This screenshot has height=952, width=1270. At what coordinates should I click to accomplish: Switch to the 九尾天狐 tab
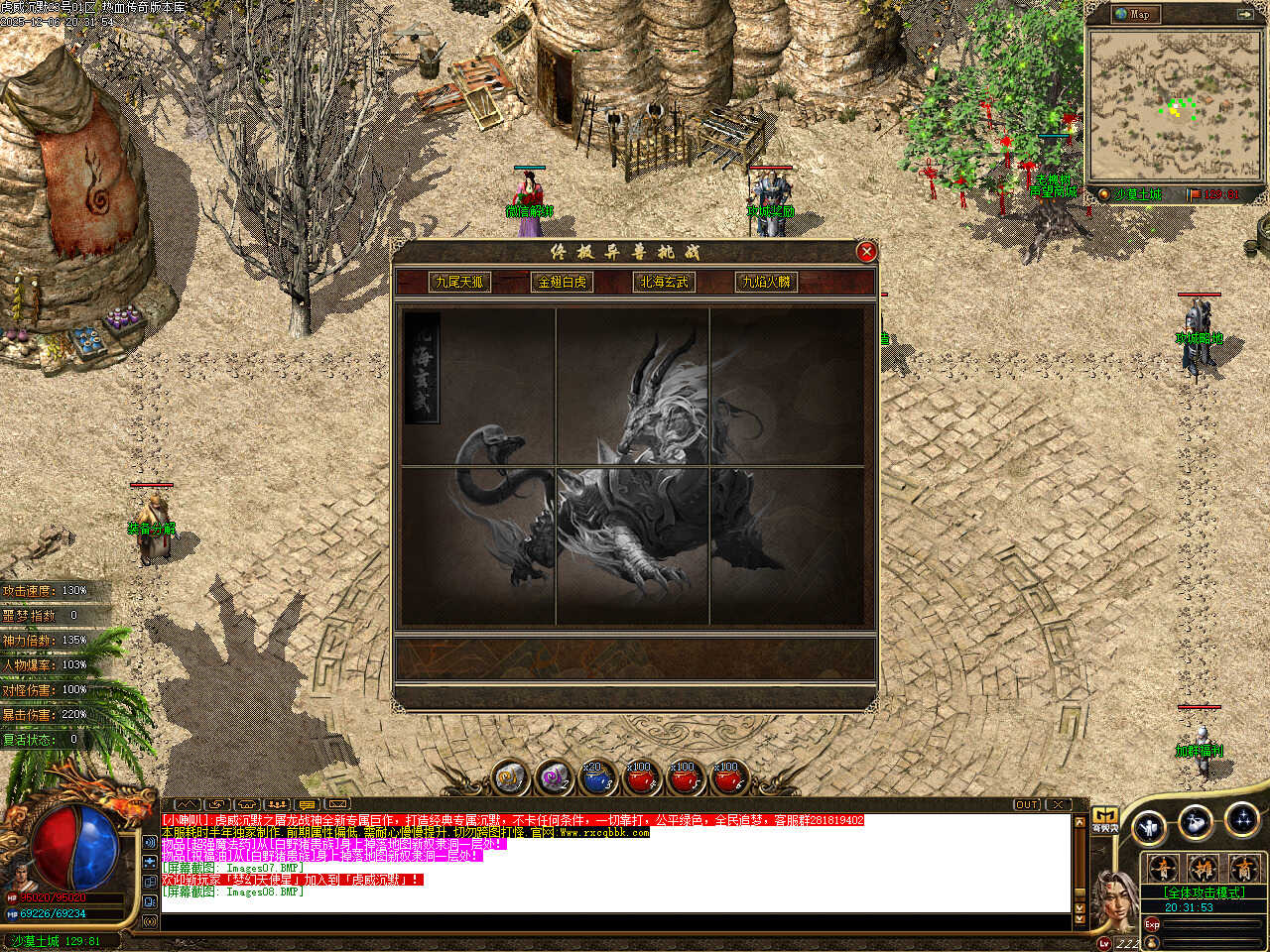[x=459, y=283]
